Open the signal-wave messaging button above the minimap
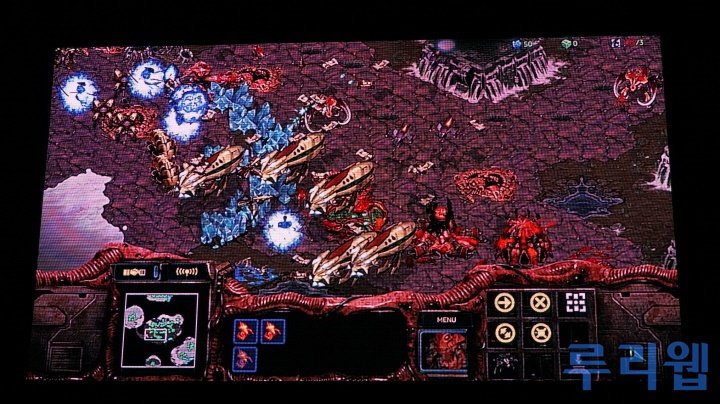 point(188,272)
